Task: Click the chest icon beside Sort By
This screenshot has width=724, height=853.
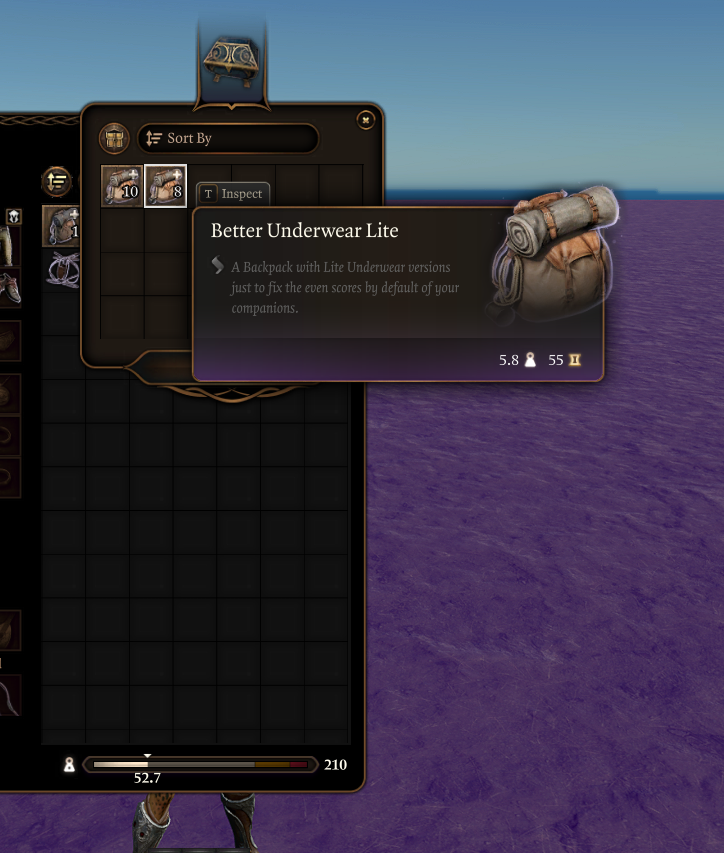Action: (x=114, y=139)
